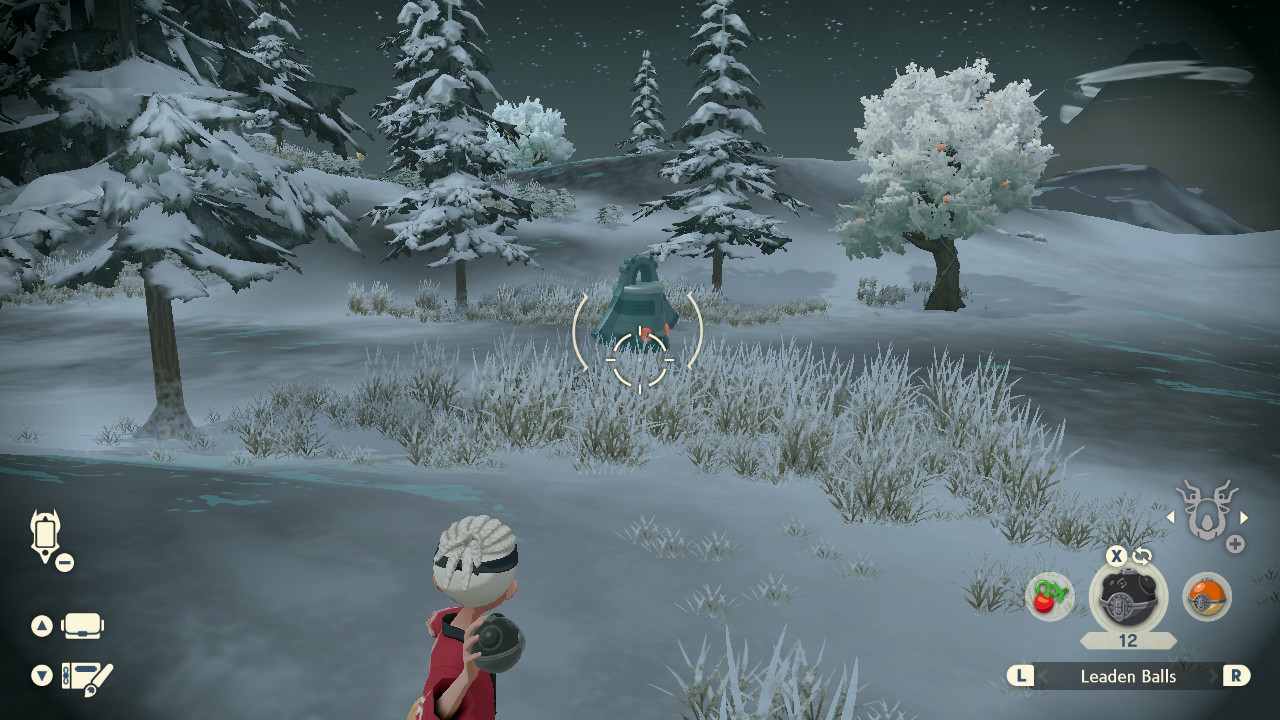Open the Pokédex notebook with brush icon

point(87,676)
